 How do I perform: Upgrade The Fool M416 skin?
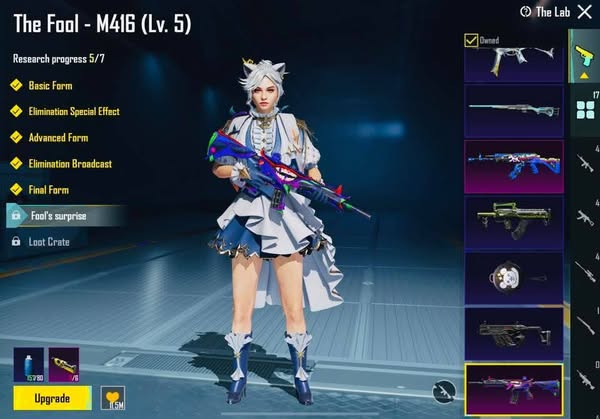pos(52,398)
